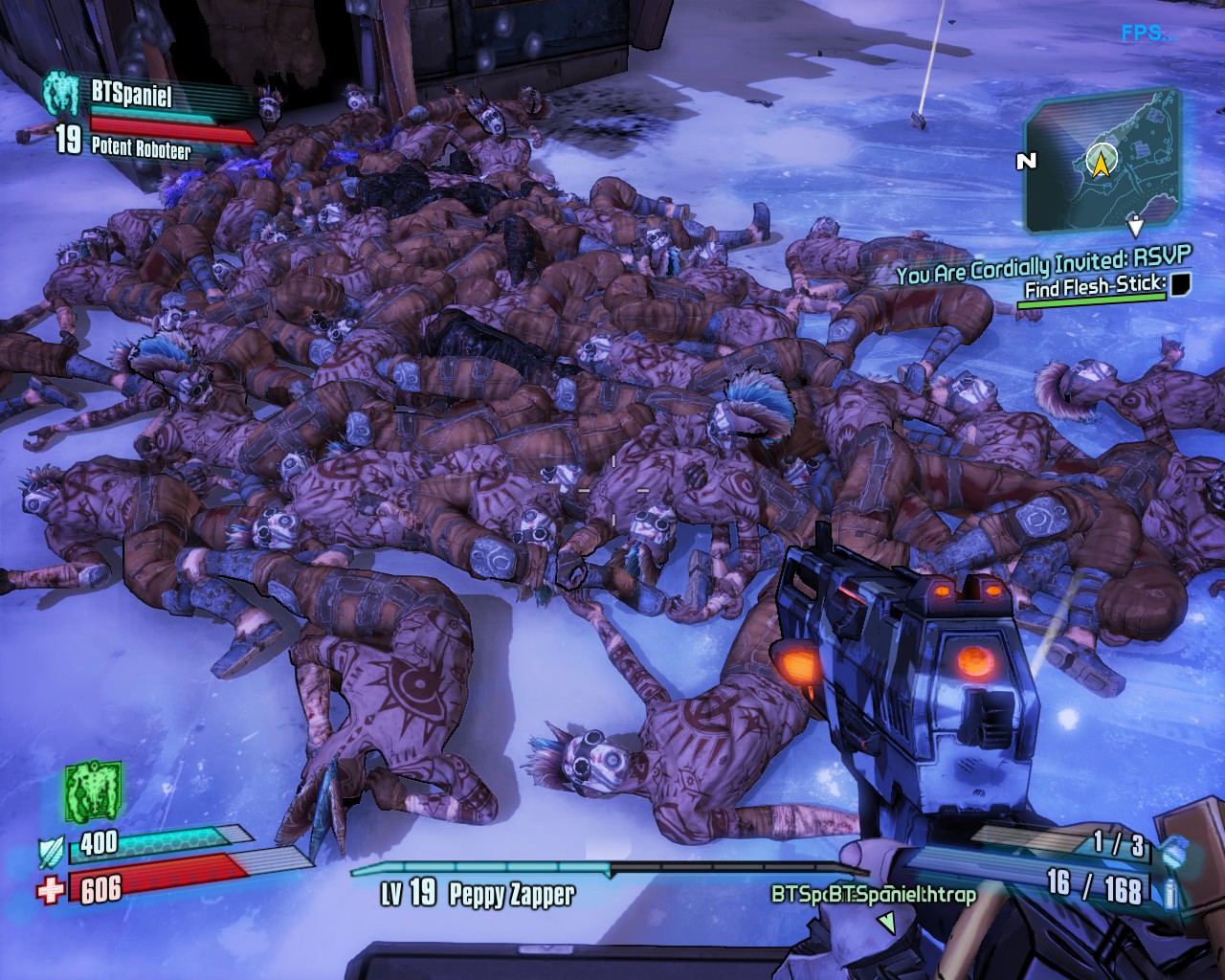Click the white objective waypoint marker on minimap
Image resolution: width=1225 pixels, height=980 pixels.
[x=1135, y=227]
